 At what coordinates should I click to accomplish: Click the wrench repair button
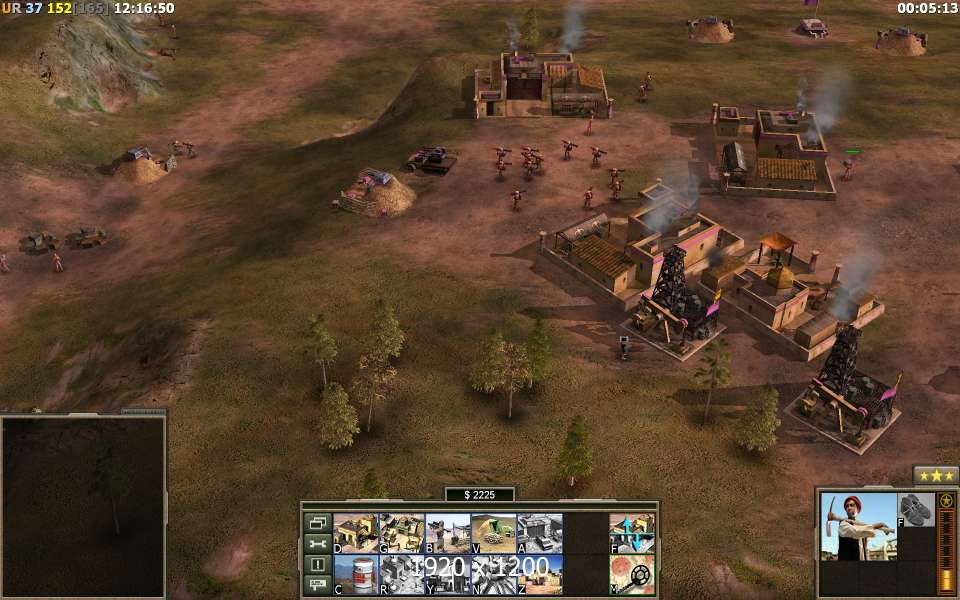pyautogui.click(x=318, y=543)
